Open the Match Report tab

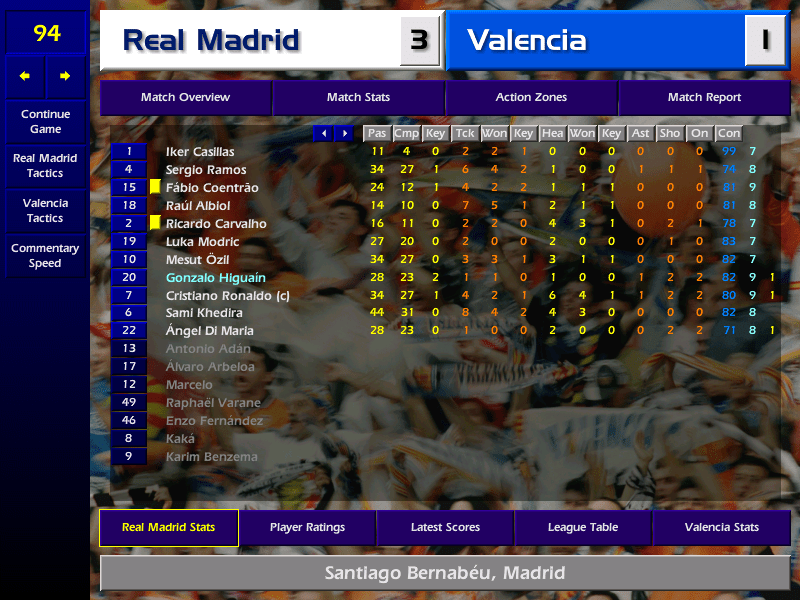(704, 98)
